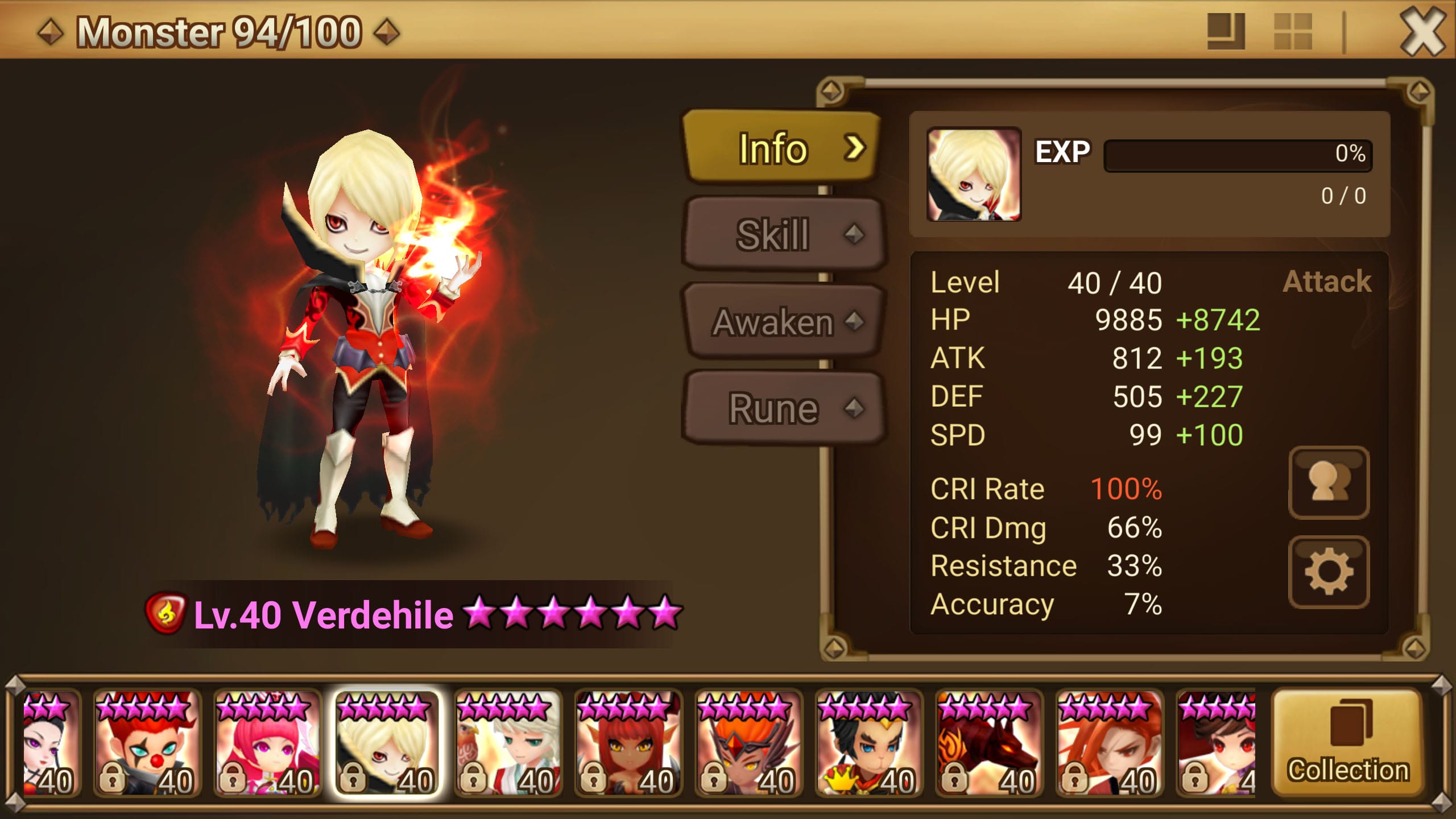Click the two-figure silhouette button
1456x819 pixels.
(x=1329, y=483)
